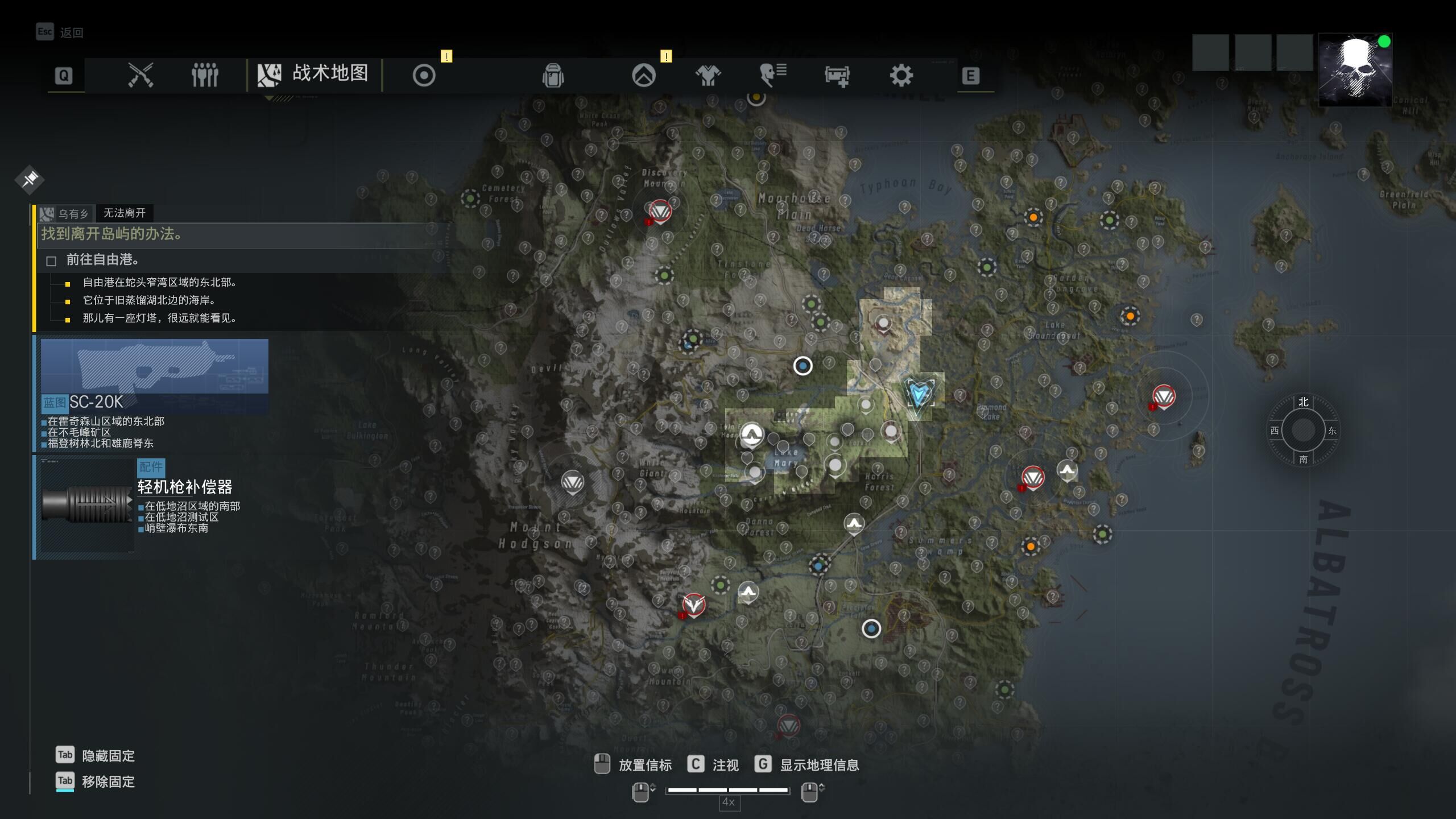Adjust the 4x map zoom bar
The width and height of the screenshot is (1456, 819).
(727, 790)
